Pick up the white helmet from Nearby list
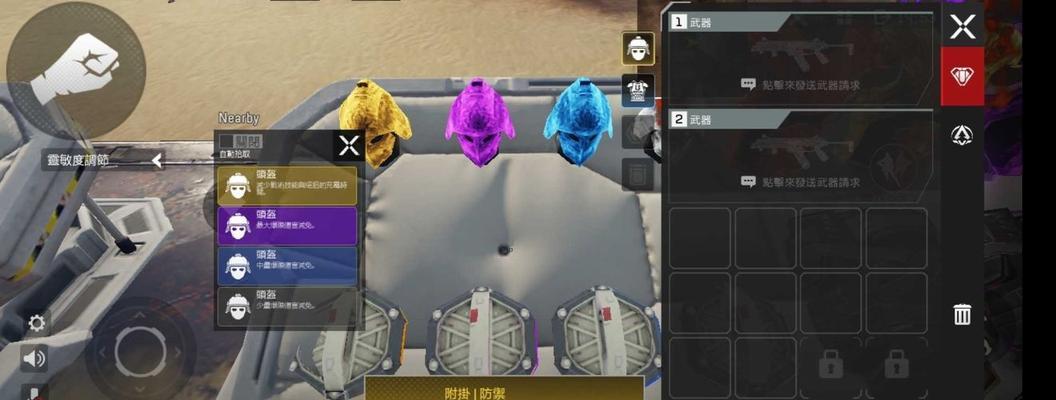 pyautogui.click(x=287, y=306)
